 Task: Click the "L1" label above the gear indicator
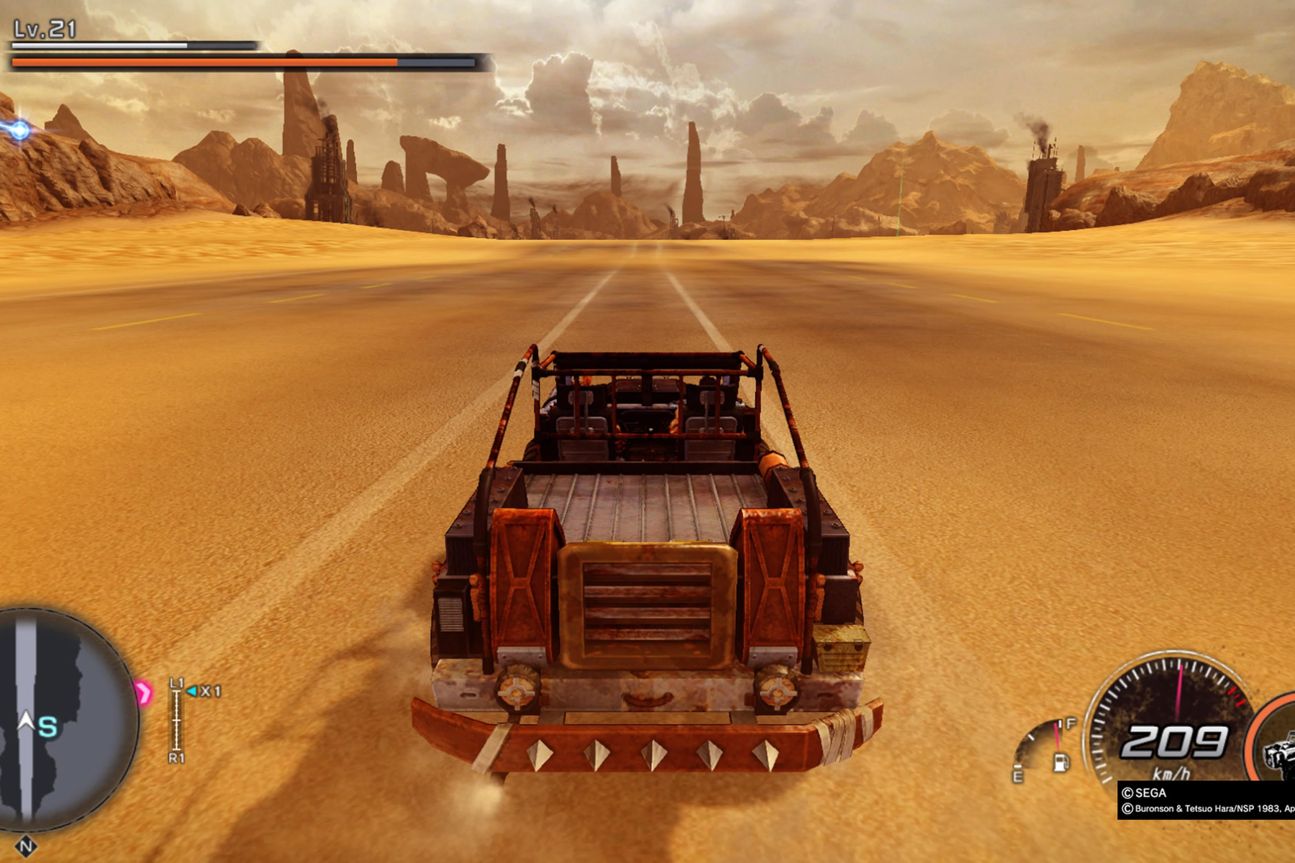click(x=176, y=684)
